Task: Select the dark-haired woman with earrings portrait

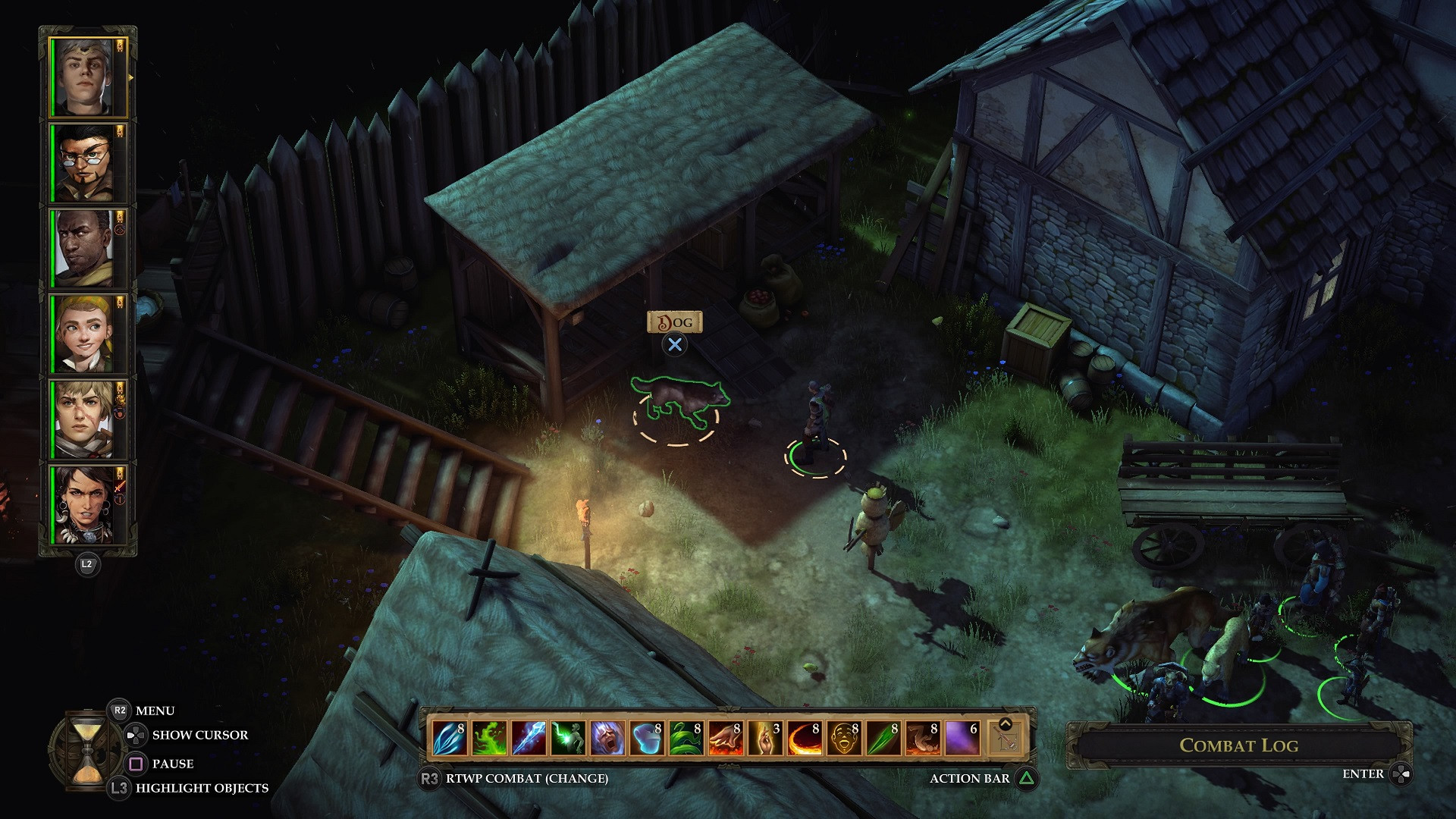Action: click(x=83, y=505)
